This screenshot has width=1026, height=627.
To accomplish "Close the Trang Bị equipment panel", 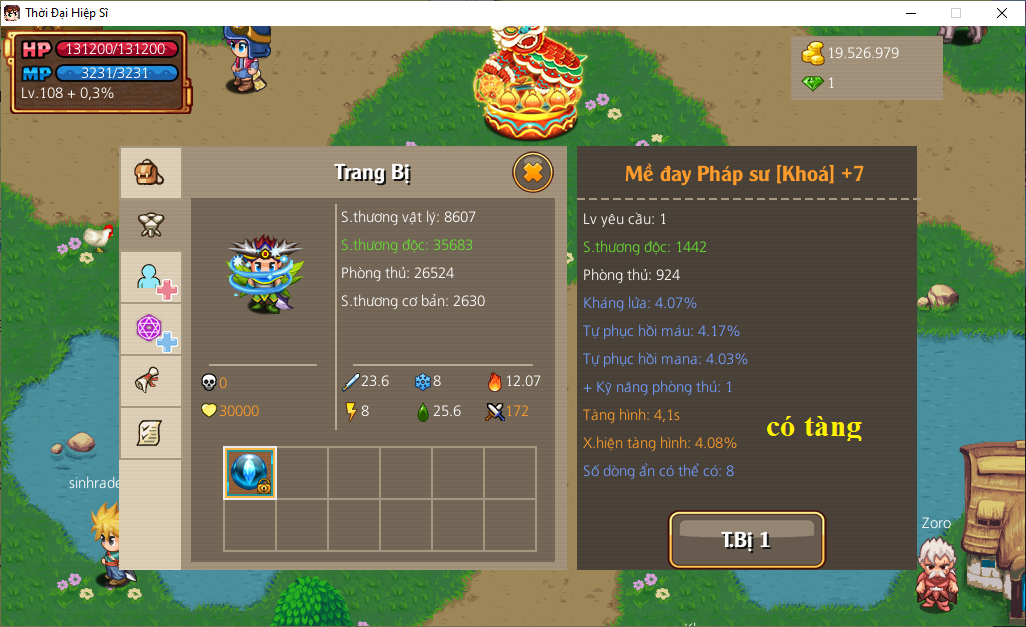I will click(x=533, y=173).
